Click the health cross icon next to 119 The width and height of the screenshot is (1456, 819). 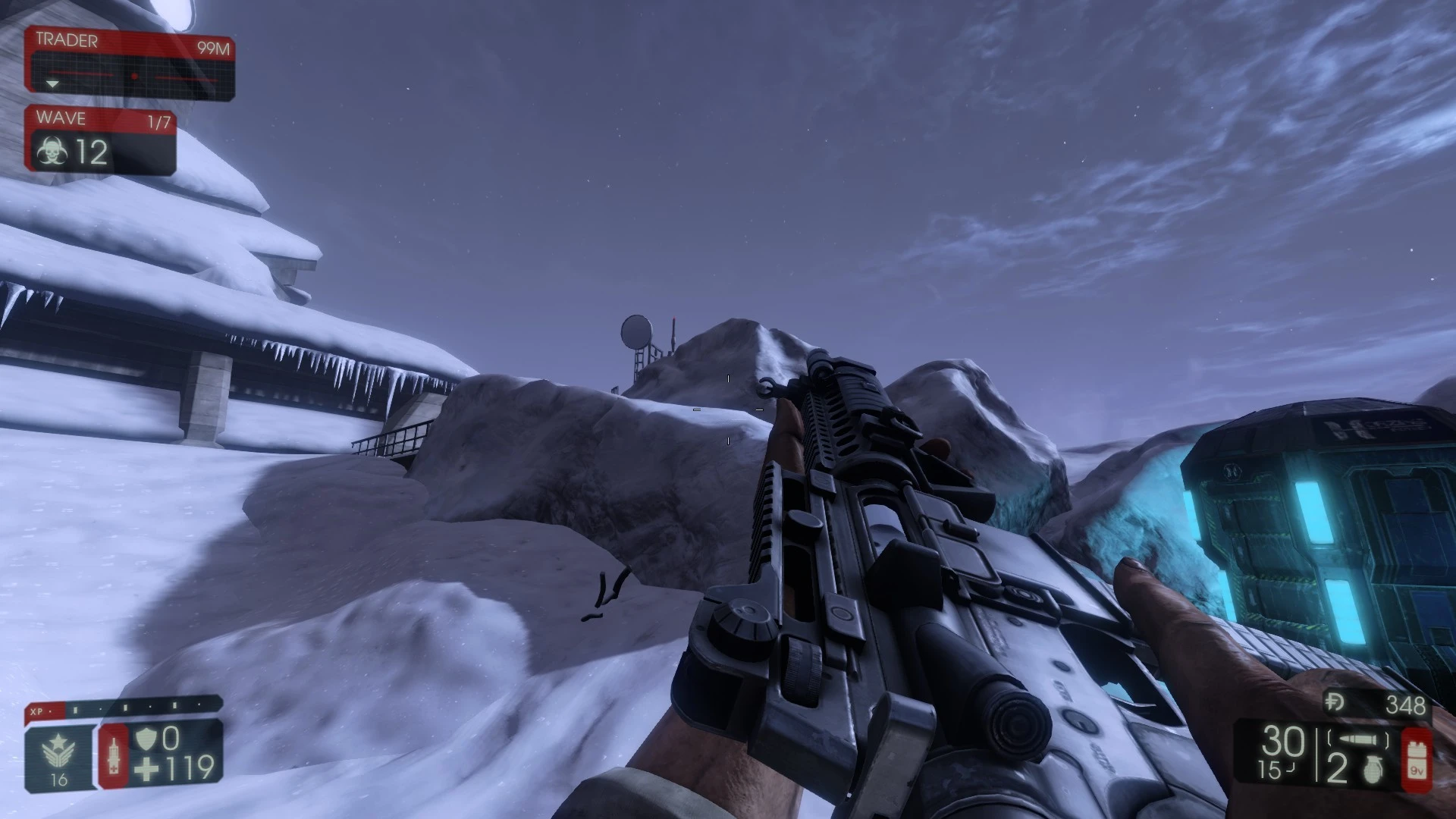[x=146, y=768]
